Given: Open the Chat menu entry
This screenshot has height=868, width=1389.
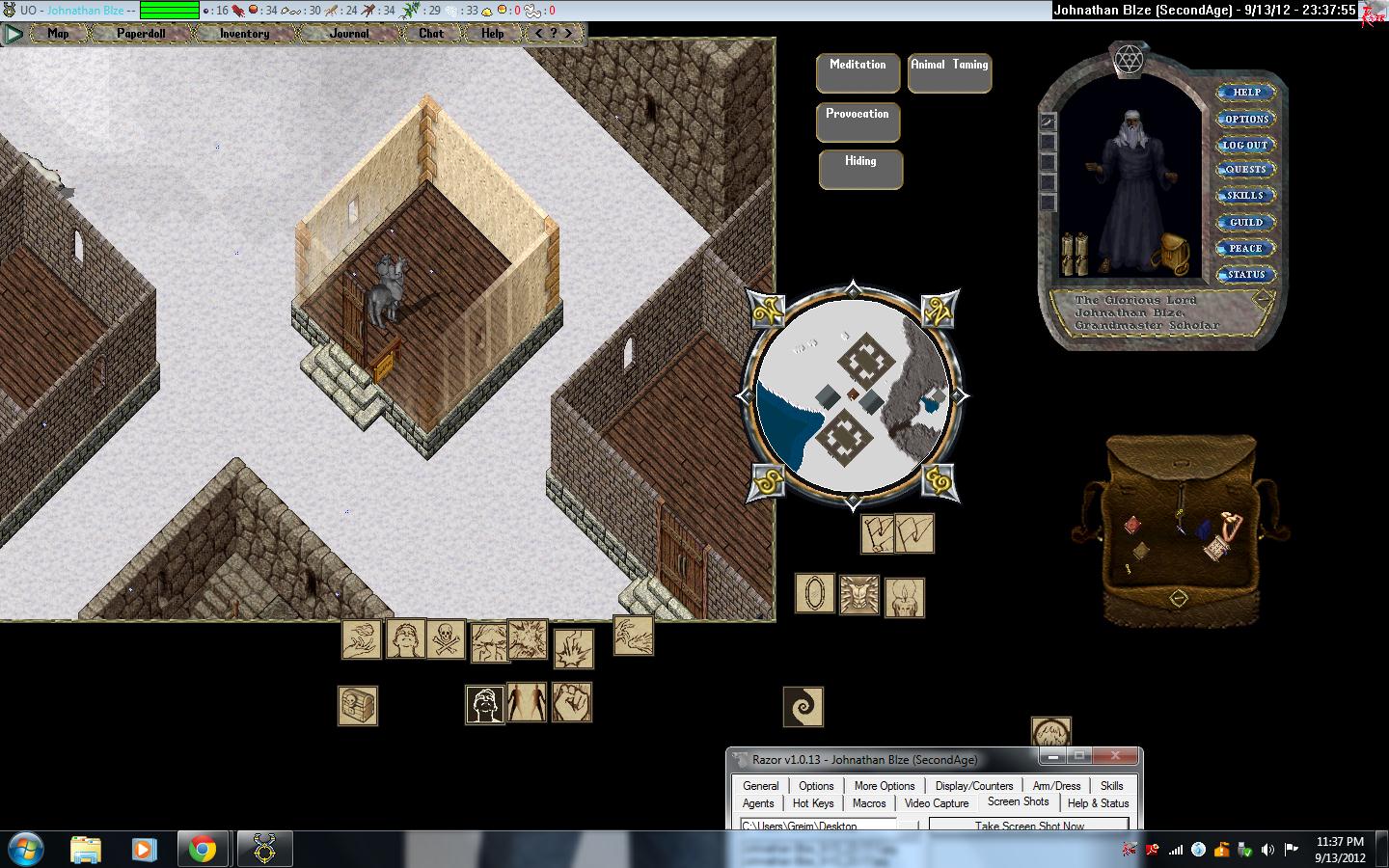Looking at the screenshot, I should click(x=430, y=33).
